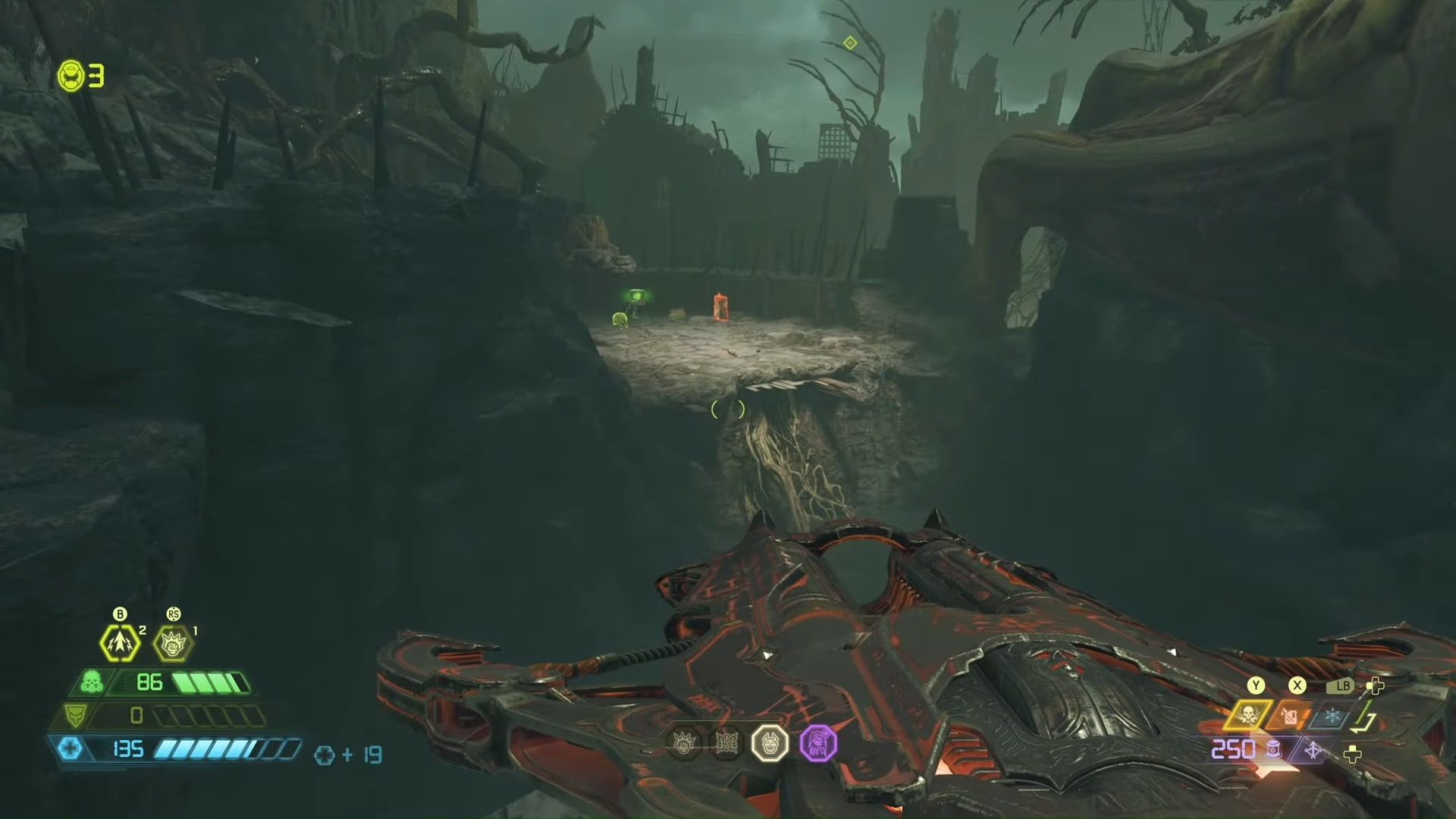Activate the dash arrow ability icon
This screenshot has width=1456, height=819.
tap(120, 643)
